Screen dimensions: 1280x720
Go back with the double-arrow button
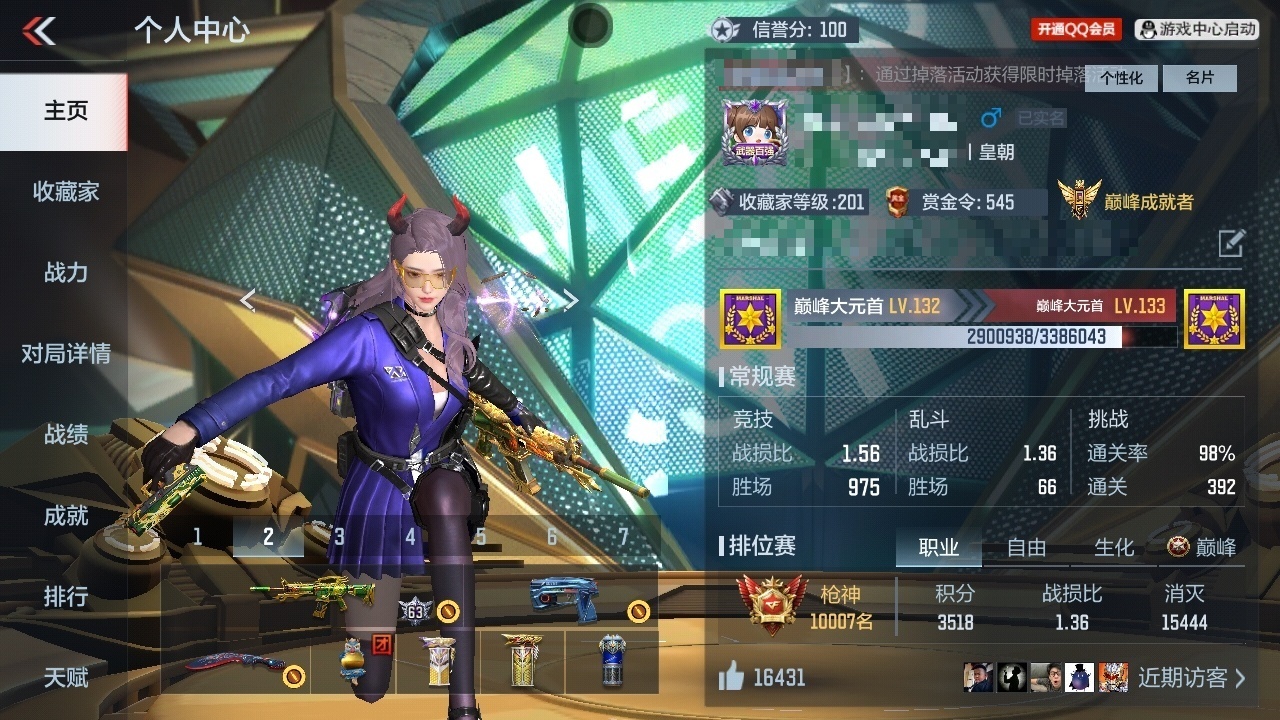[x=40, y=31]
